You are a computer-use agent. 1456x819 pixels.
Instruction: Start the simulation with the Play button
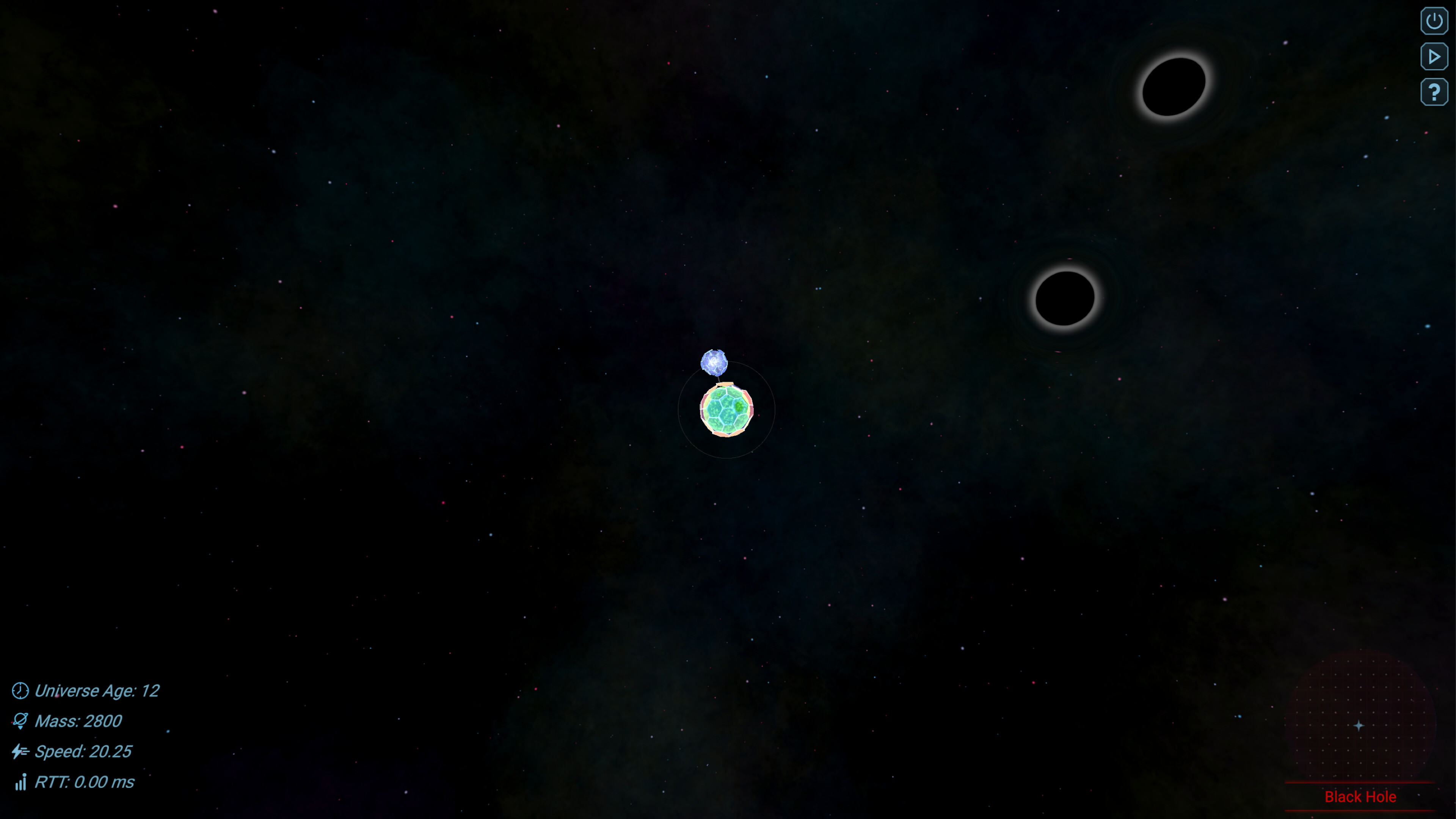click(x=1434, y=56)
